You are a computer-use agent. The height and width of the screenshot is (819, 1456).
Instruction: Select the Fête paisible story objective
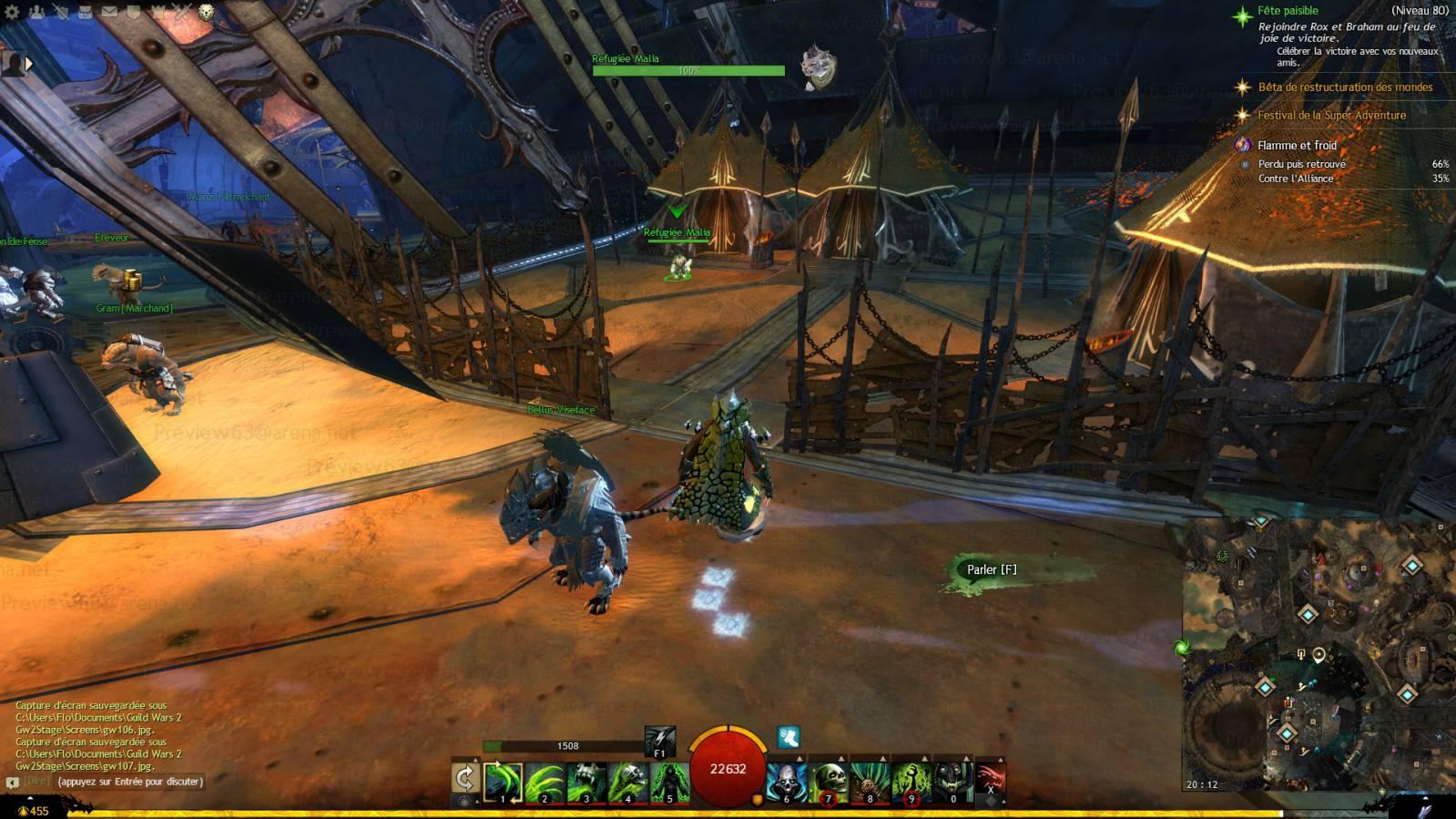pos(1288,11)
